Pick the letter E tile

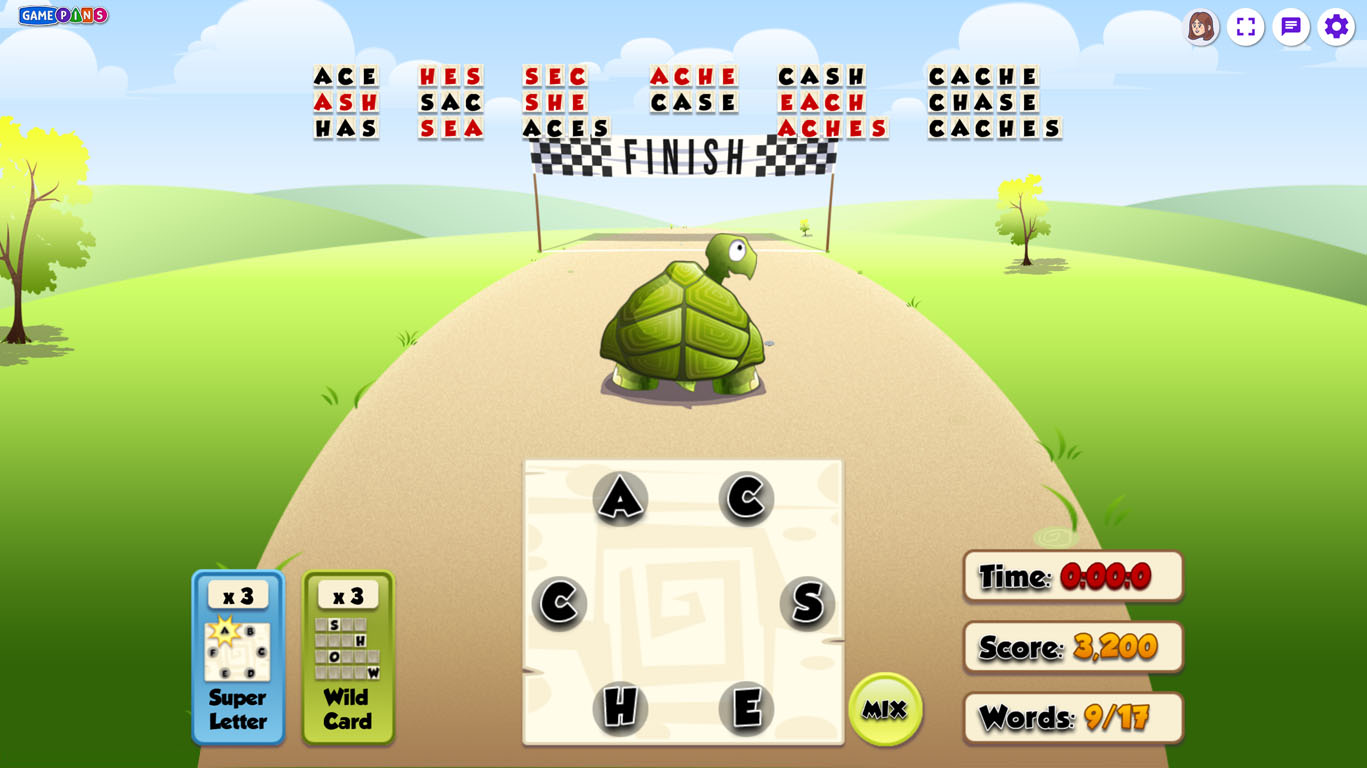click(x=746, y=708)
